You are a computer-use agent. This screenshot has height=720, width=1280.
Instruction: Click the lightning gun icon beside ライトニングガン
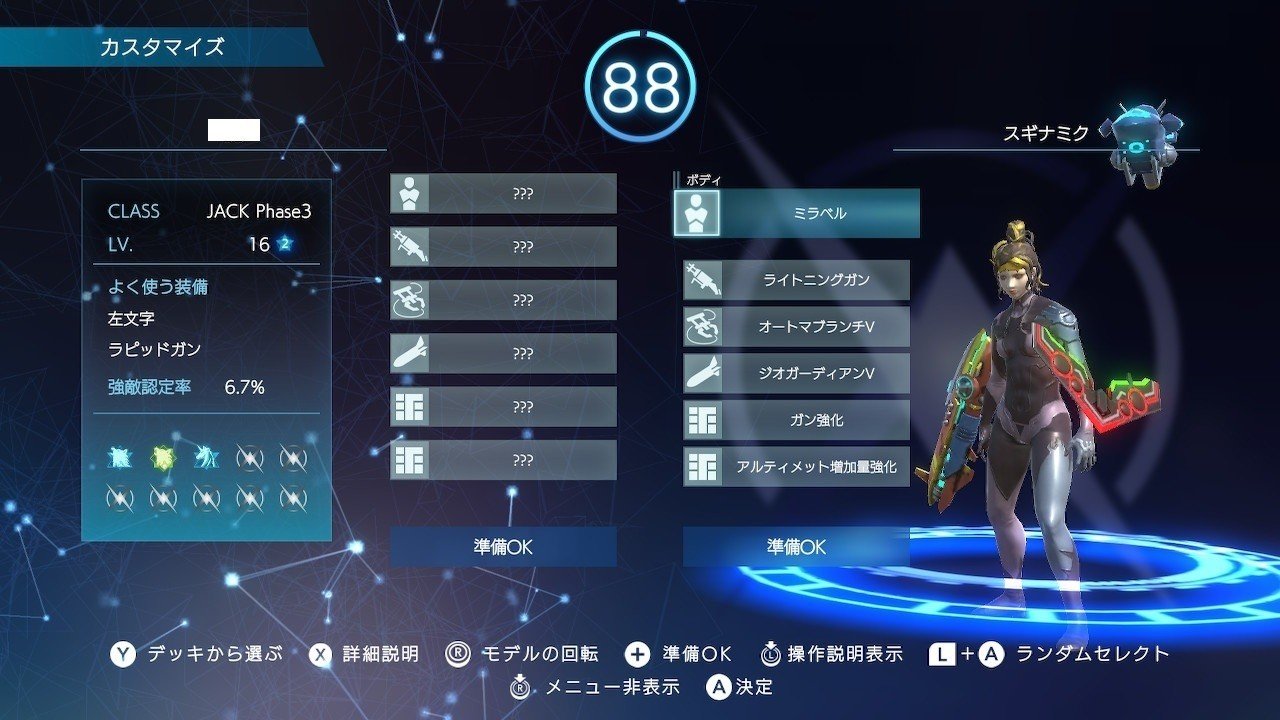[x=703, y=281]
